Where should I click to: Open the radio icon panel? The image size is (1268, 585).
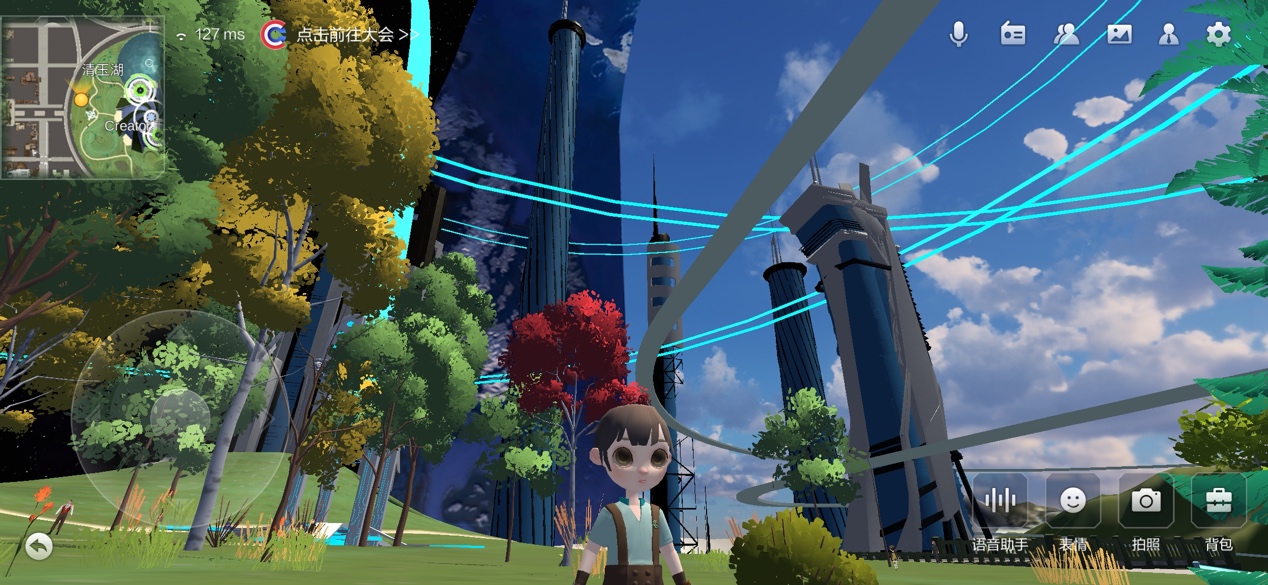click(x=1012, y=34)
